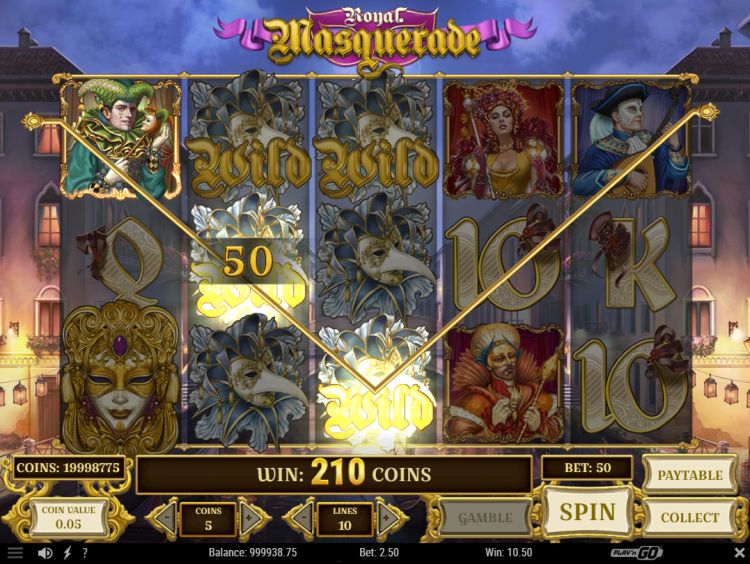Collect the winnings
The height and width of the screenshot is (564, 750).
pyautogui.click(x=689, y=517)
